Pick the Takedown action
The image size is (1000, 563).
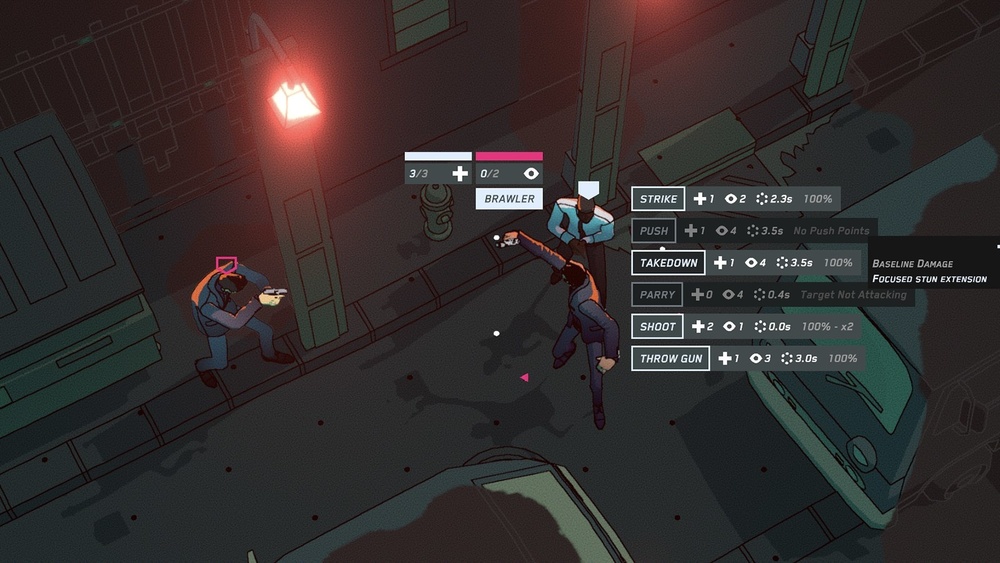pos(668,263)
